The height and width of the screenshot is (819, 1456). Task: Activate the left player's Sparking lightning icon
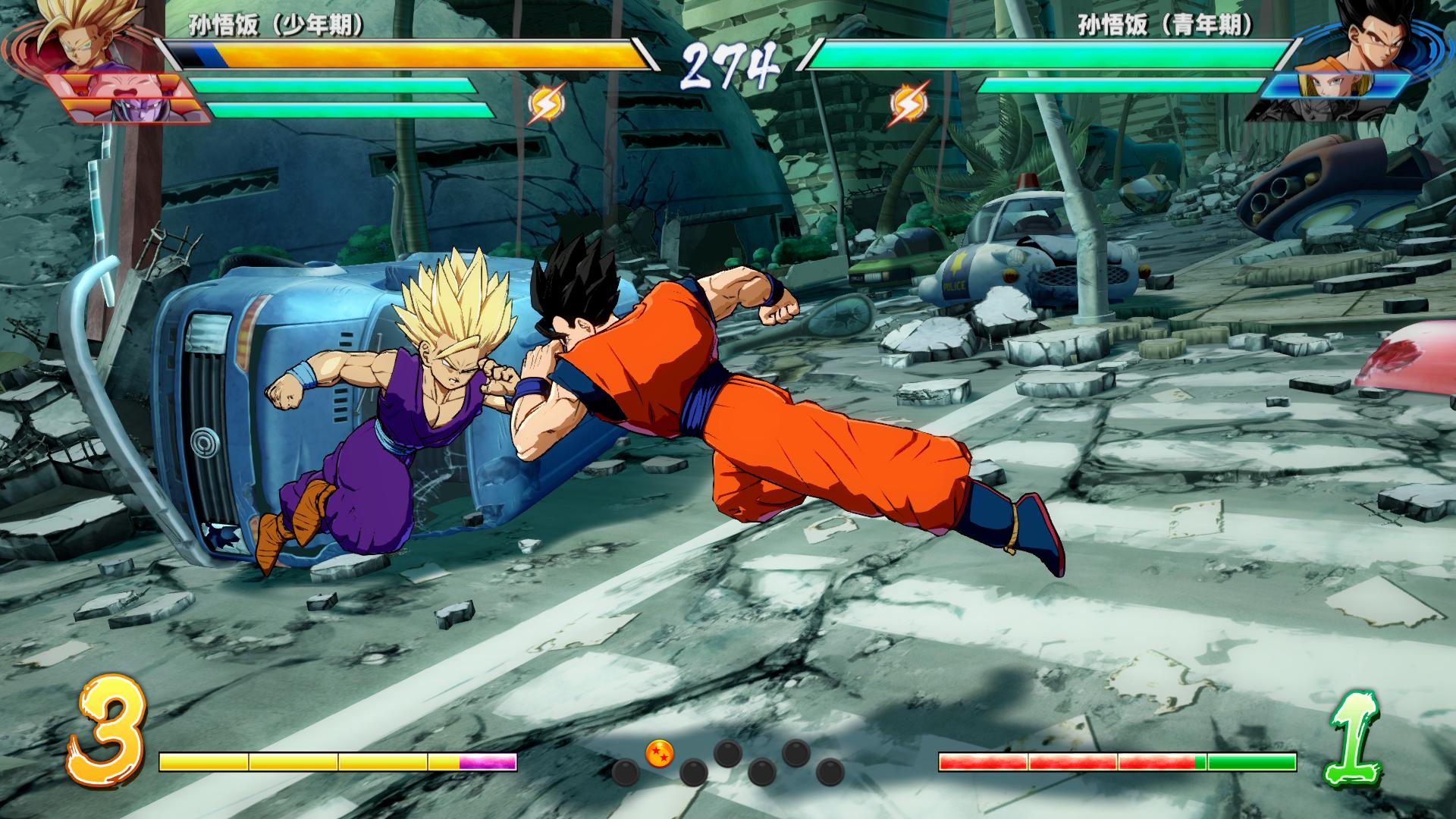tap(545, 105)
